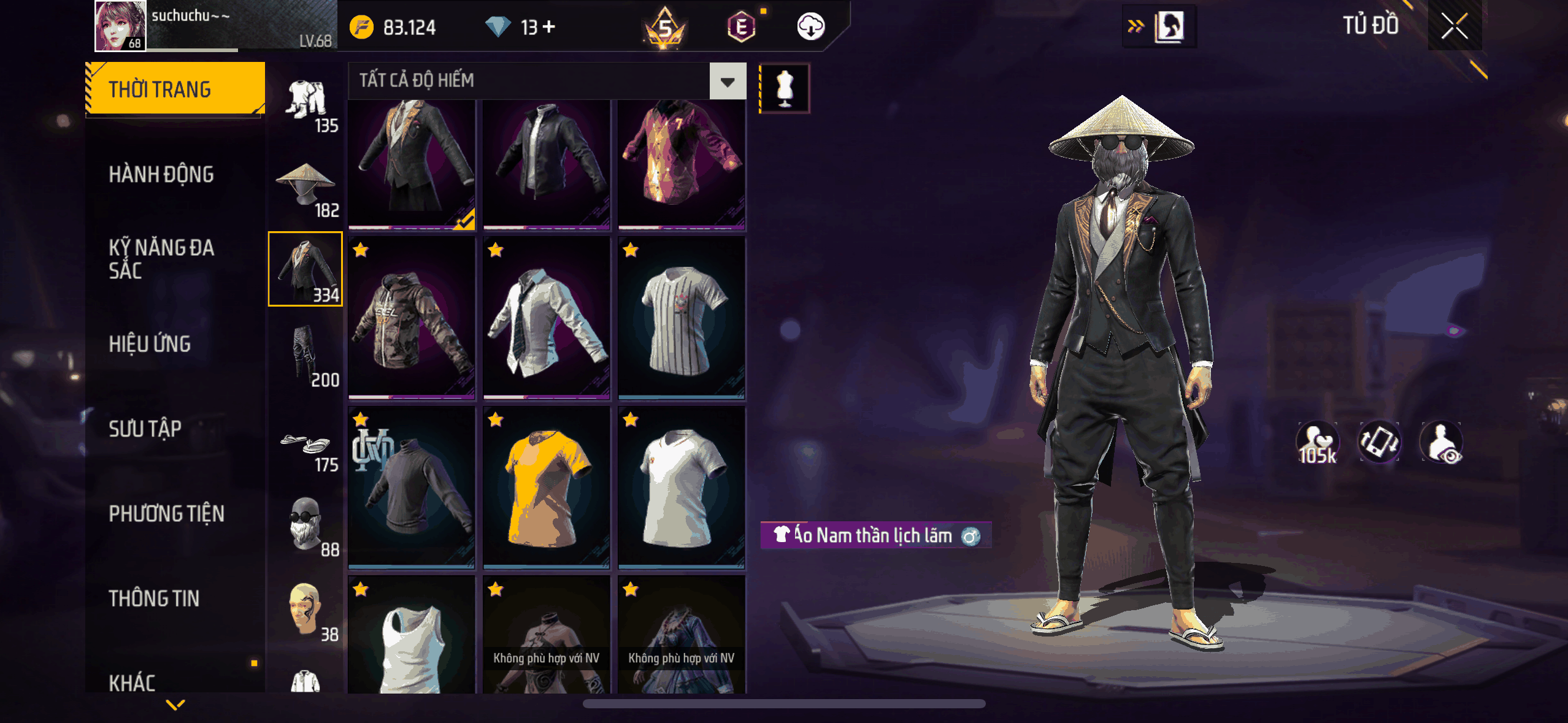Open the TẤT CẢ ĐỘ HIẾM rarity dropdown
The width and height of the screenshot is (1568, 723).
pos(728,81)
